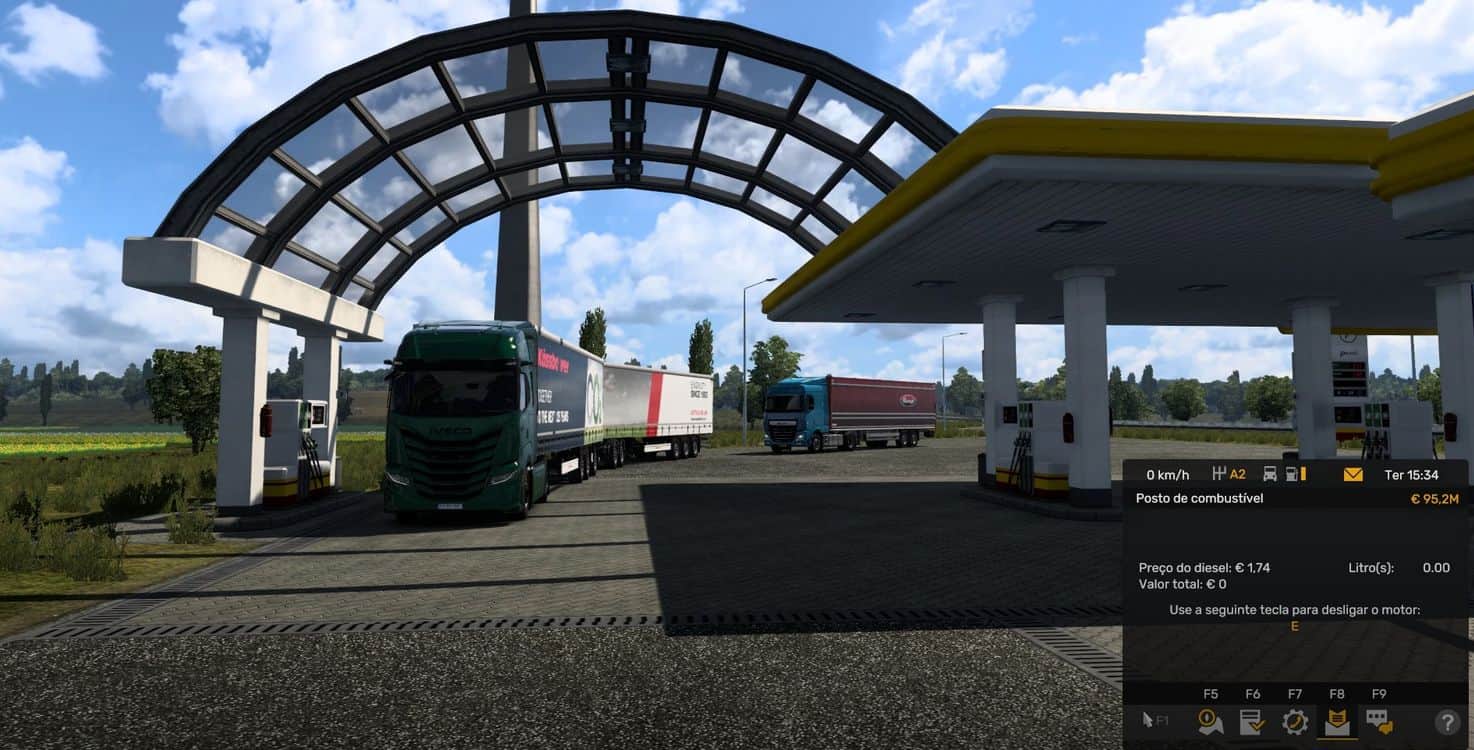The width and height of the screenshot is (1474, 750).
Task: Open the yellow envelope mail notification
Action: [x=1353, y=474]
